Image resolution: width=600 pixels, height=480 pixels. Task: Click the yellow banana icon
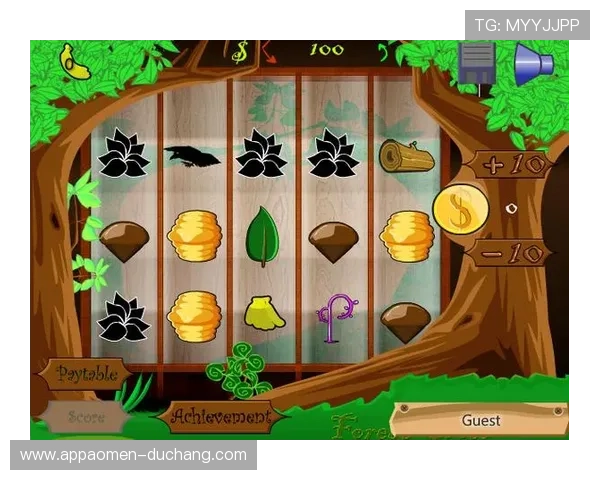[x=74, y=61]
